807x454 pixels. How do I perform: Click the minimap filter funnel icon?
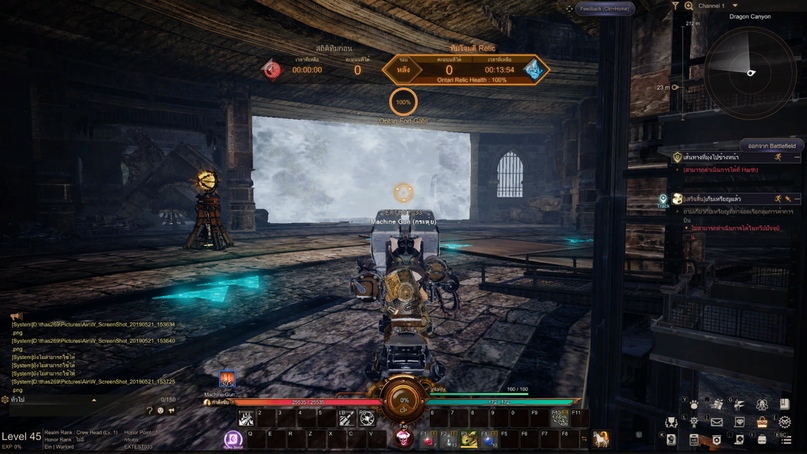[x=675, y=6]
